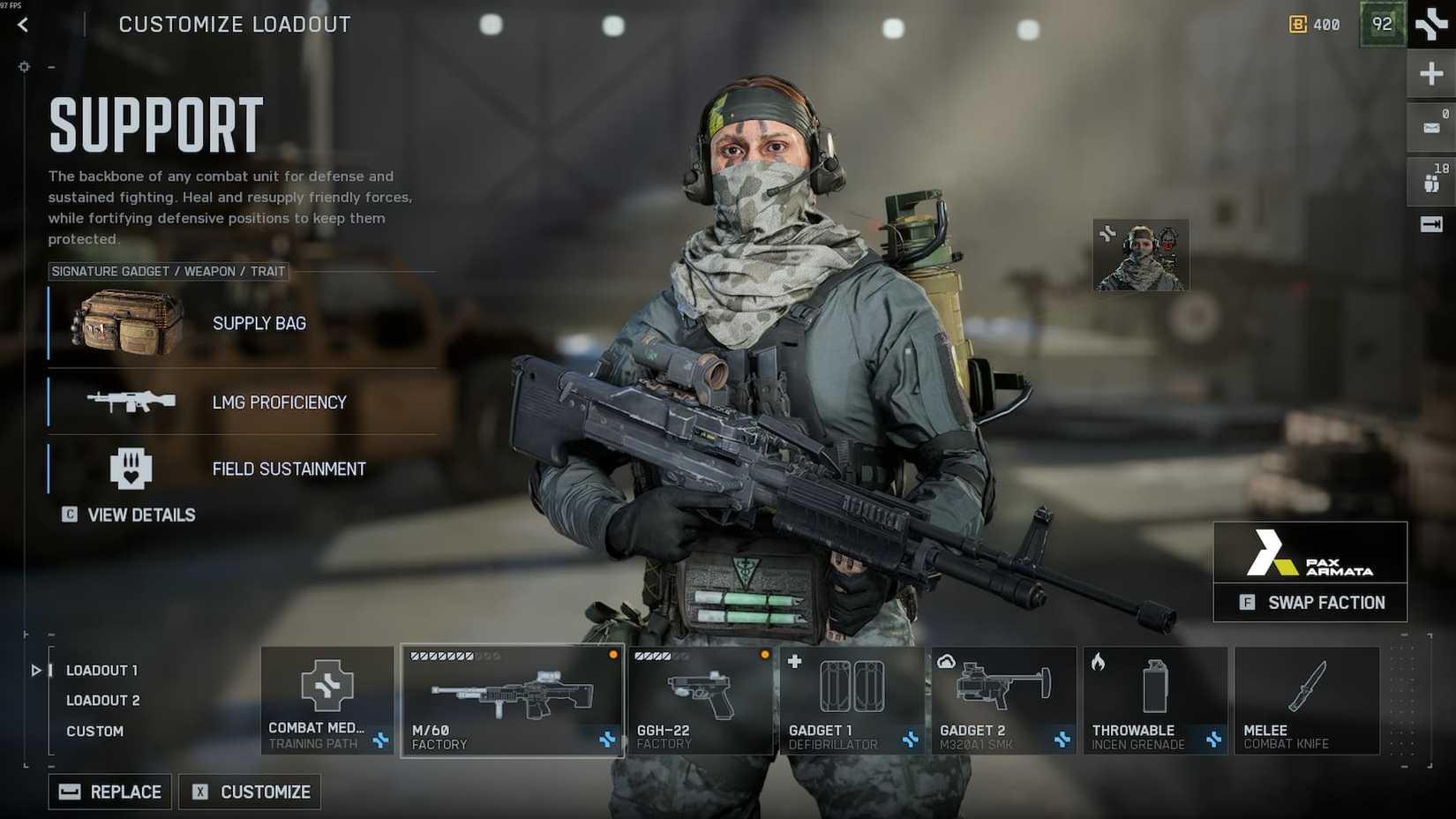Switch to Loadout 2

pyautogui.click(x=102, y=700)
